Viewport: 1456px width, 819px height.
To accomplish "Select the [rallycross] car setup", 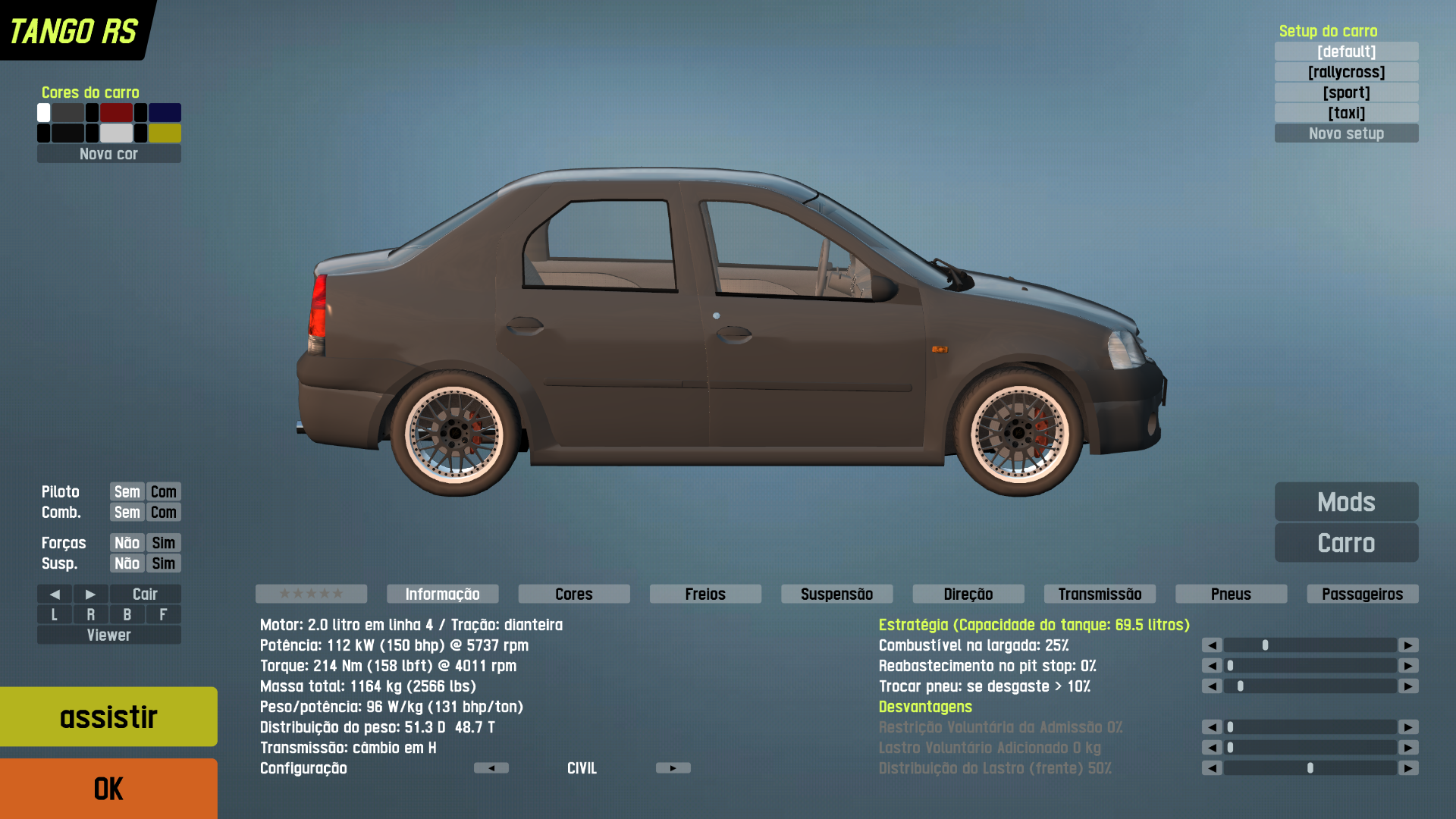I will coord(1346,72).
